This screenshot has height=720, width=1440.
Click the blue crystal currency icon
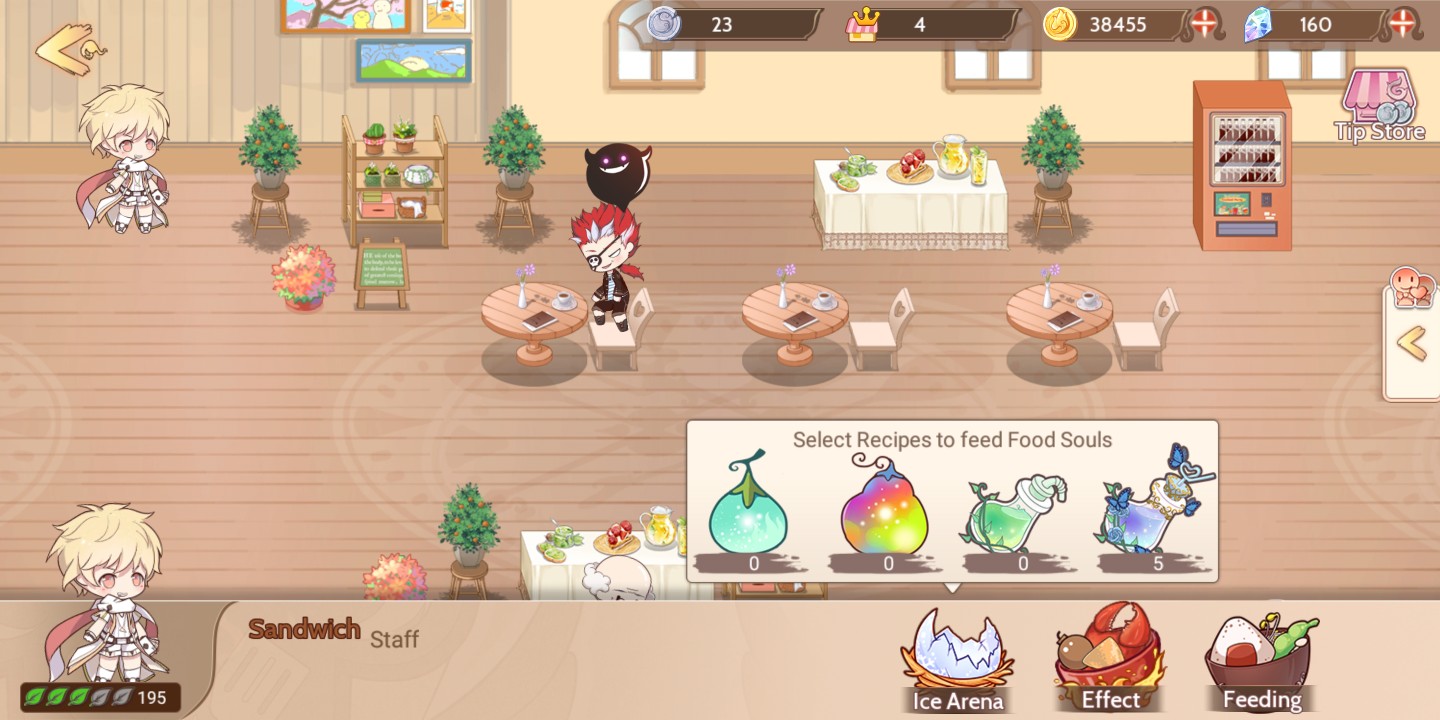[1258, 25]
